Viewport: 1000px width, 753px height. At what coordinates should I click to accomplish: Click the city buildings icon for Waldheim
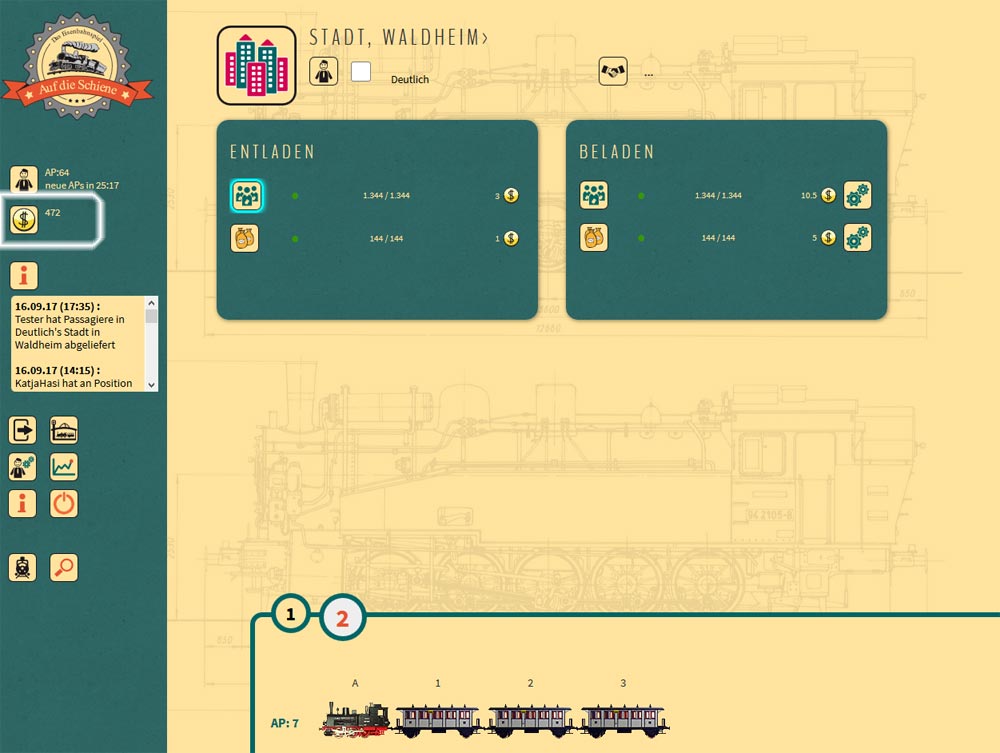click(256, 65)
